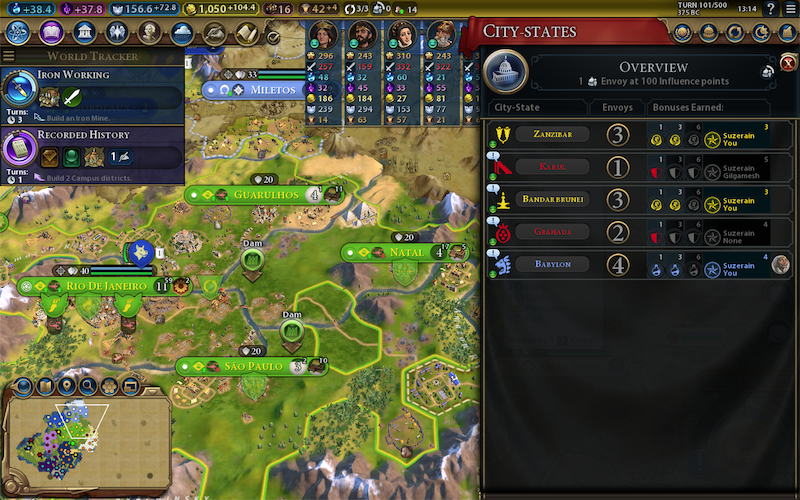Open the main game menu

tap(789, 9)
